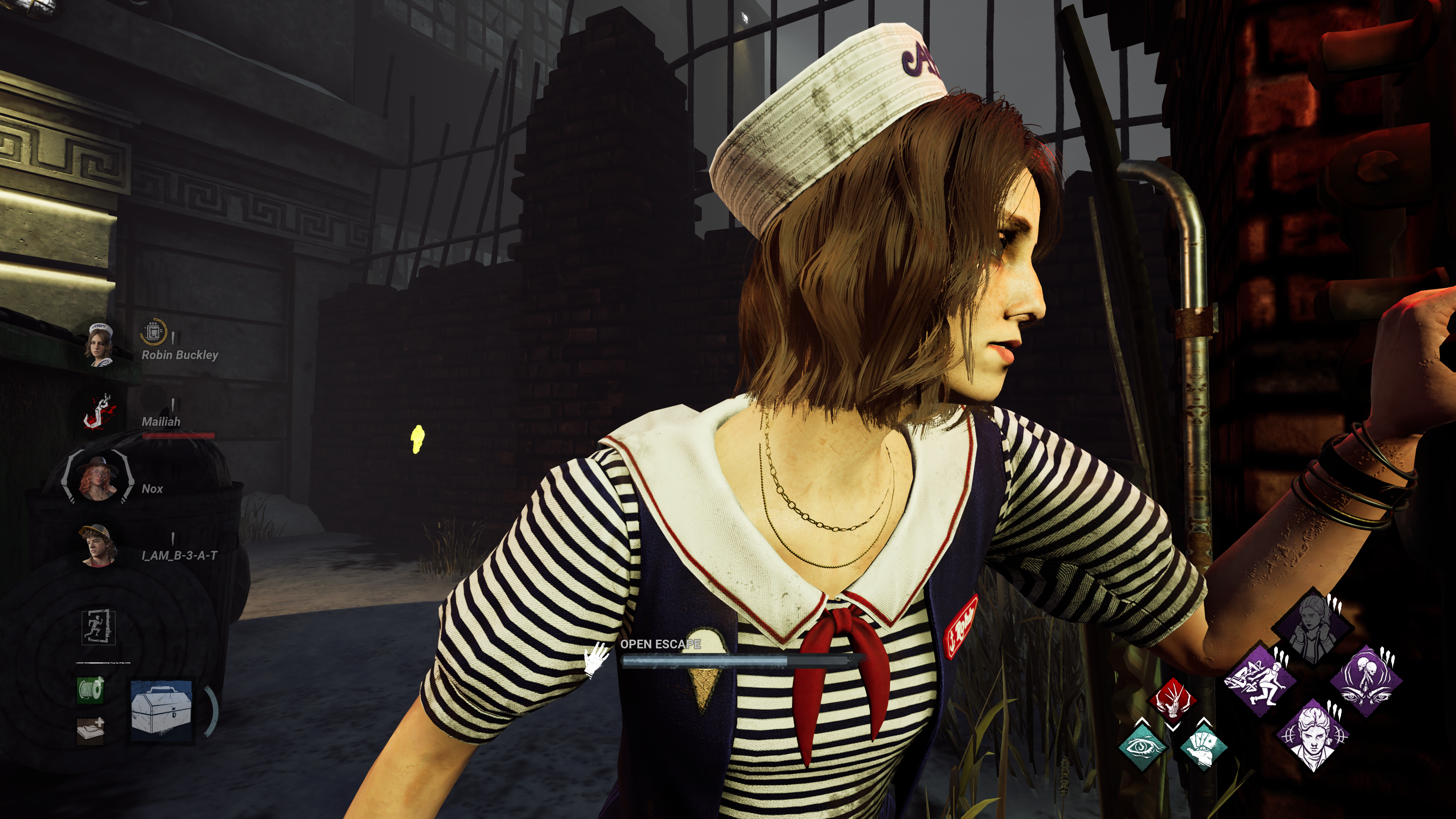Viewport: 1456px width, 819px height.
Task: Select the large toolbox item slot
Action: (162, 711)
